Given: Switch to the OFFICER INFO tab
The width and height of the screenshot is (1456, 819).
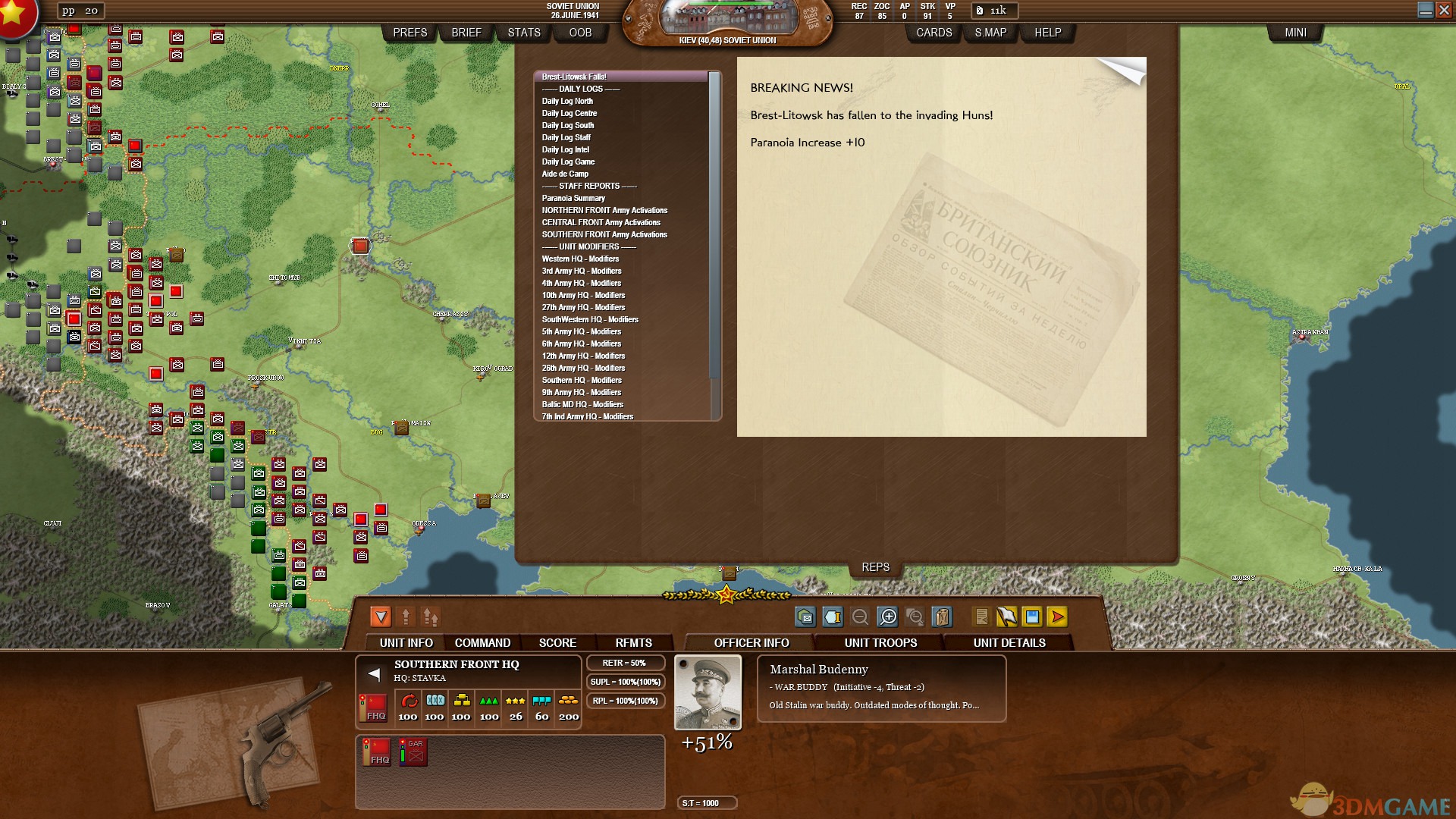Looking at the screenshot, I should click(x=750, y=642).
